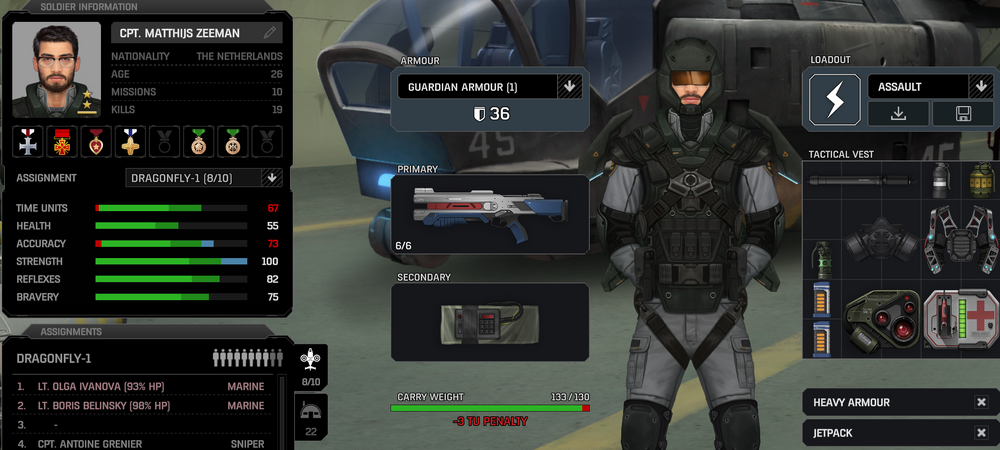
Task: Open the Dragonfly-1 assignment dropdown
Action: 270,178
